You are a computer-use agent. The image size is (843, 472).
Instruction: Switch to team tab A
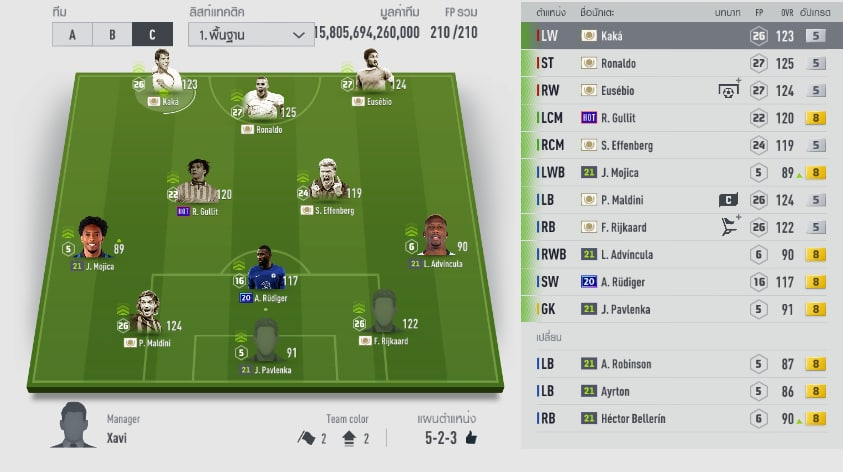72,34
